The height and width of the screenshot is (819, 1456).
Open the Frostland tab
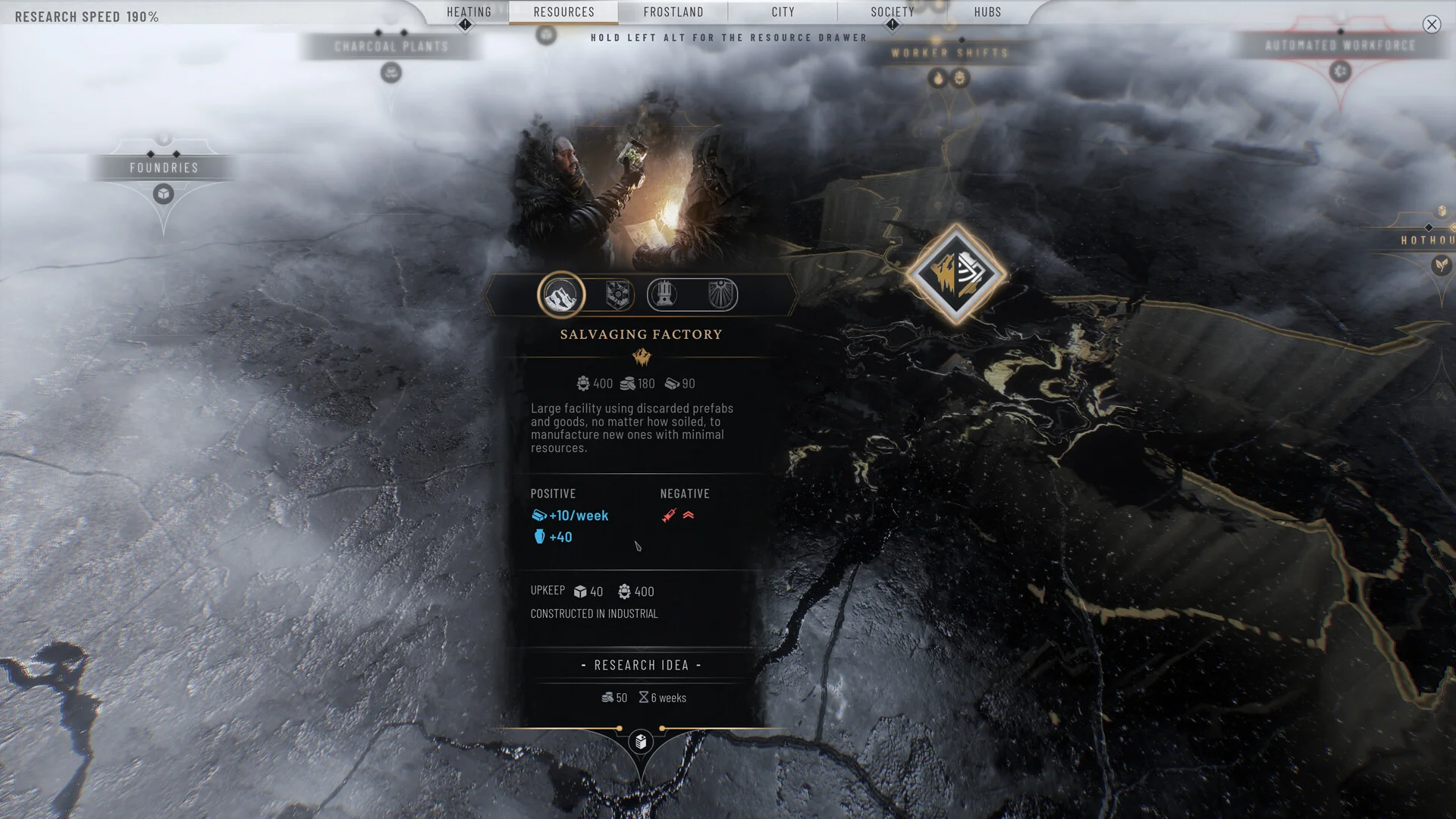coord(673,12)
